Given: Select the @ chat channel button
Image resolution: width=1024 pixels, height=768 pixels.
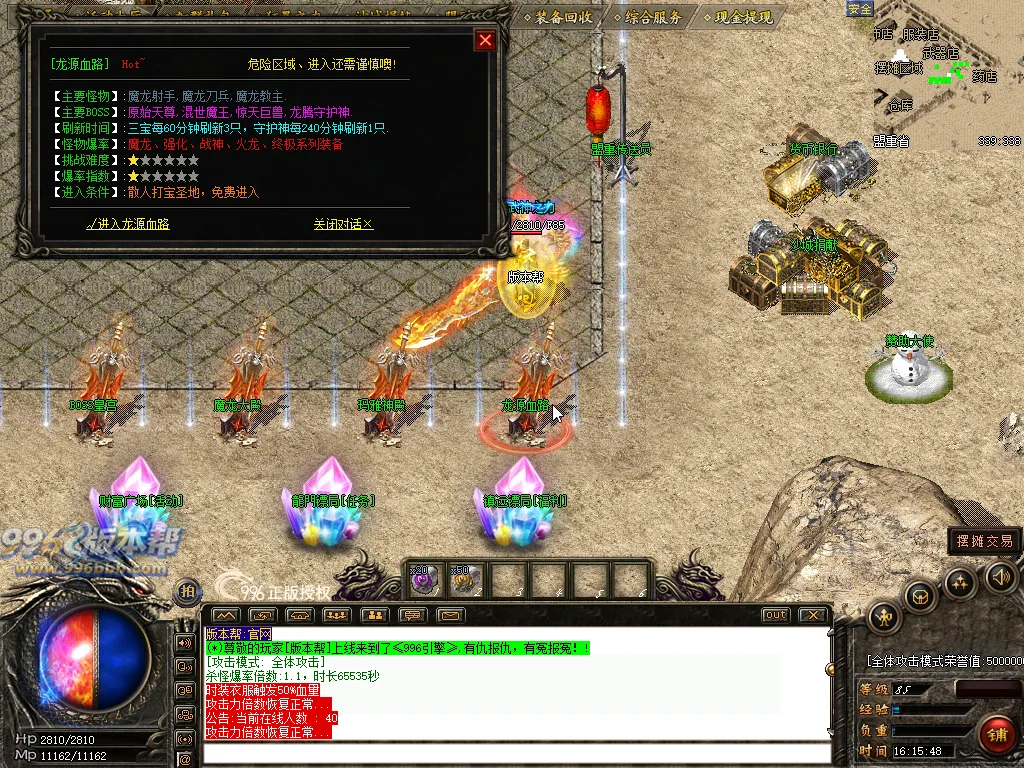Looking at the screenshot, I should 184,738.
